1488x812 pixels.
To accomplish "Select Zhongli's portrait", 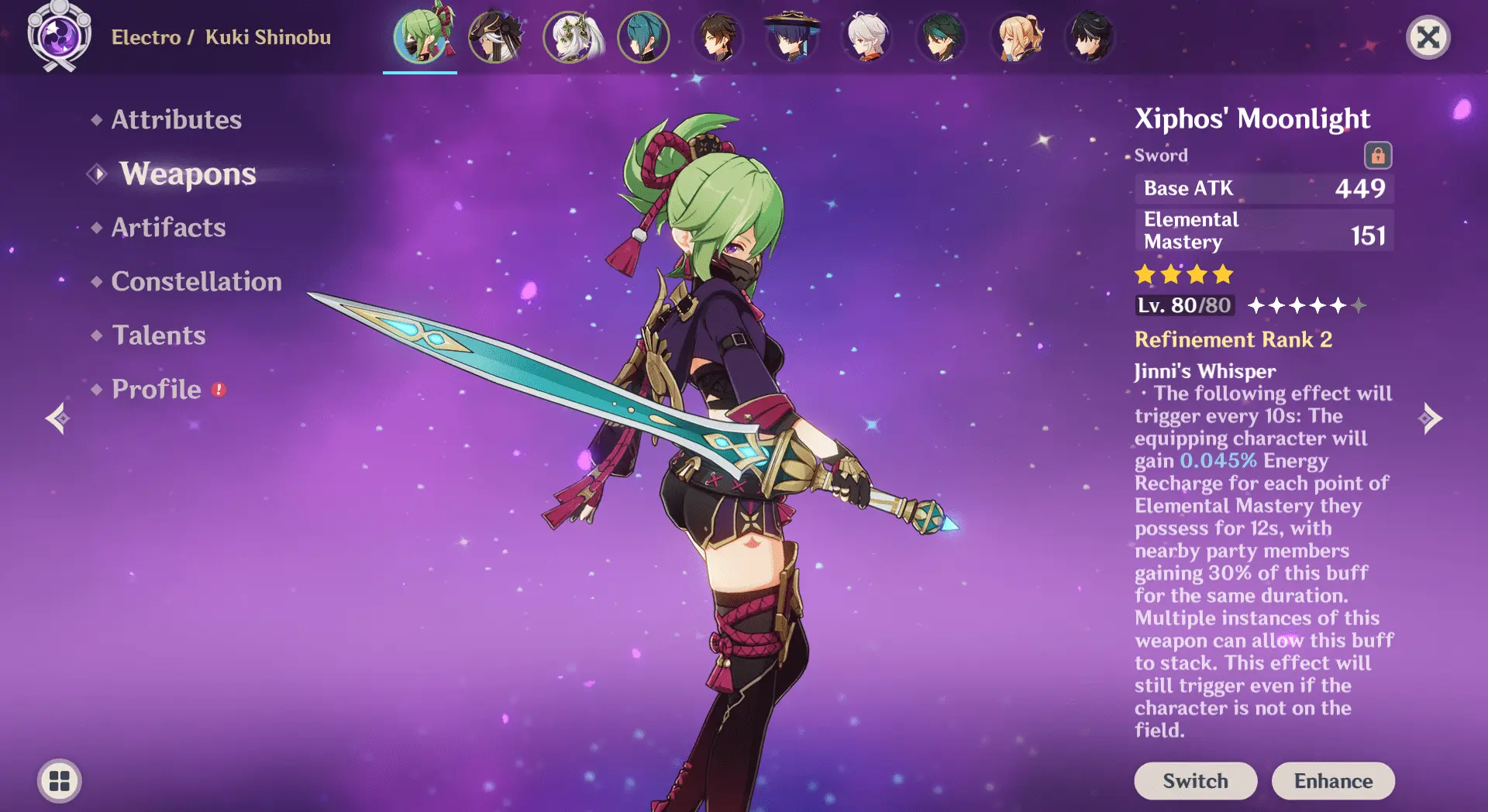I will (x=718, y=37).
